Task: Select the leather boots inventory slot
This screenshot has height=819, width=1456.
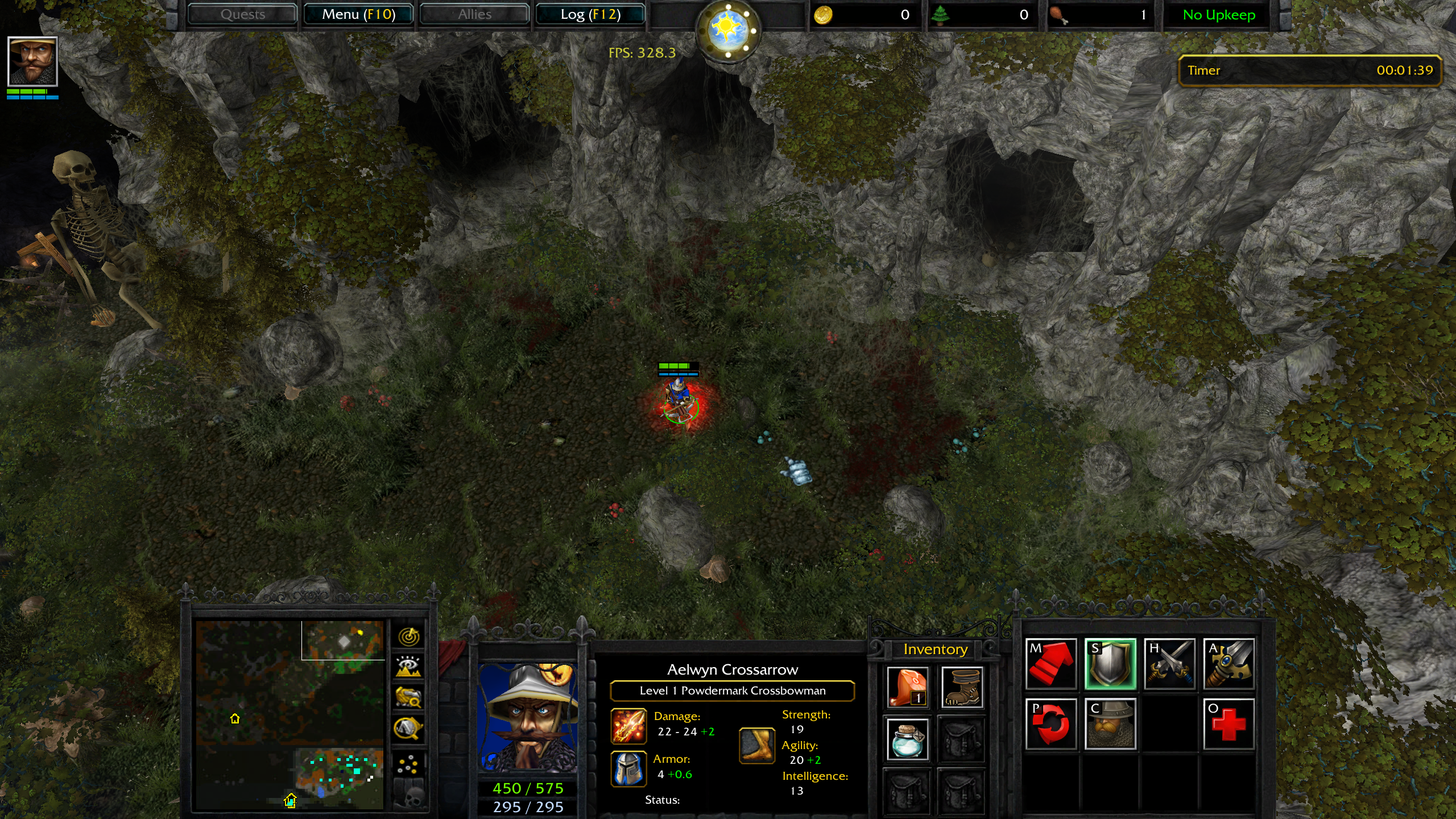Action: [x=961, y=687]
